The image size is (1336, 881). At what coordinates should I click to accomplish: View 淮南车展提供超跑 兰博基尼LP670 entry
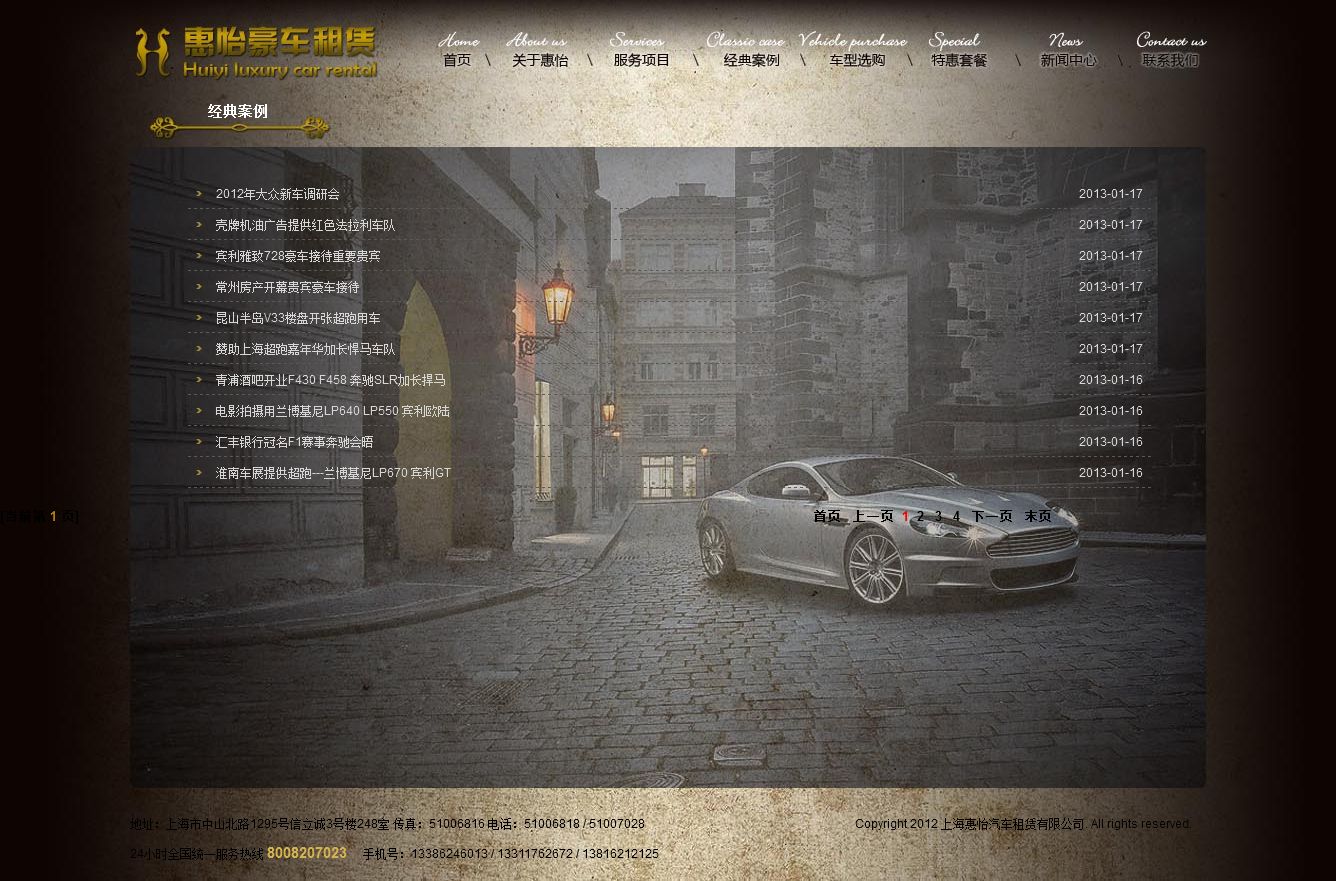333,473
